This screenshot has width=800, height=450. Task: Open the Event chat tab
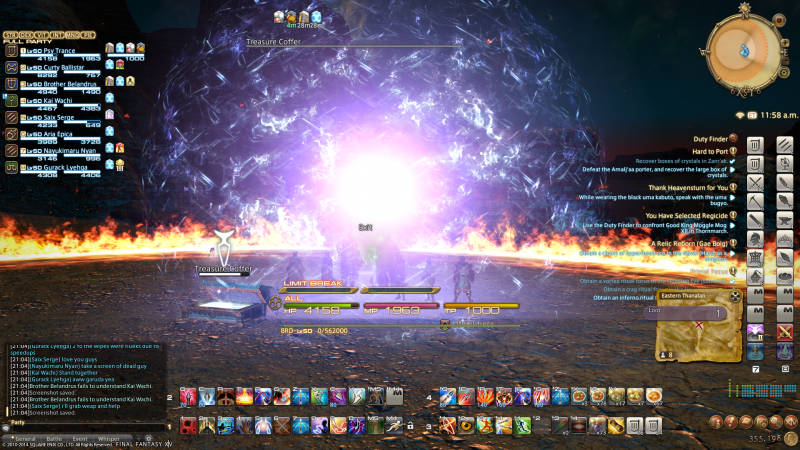coord(80,438)
